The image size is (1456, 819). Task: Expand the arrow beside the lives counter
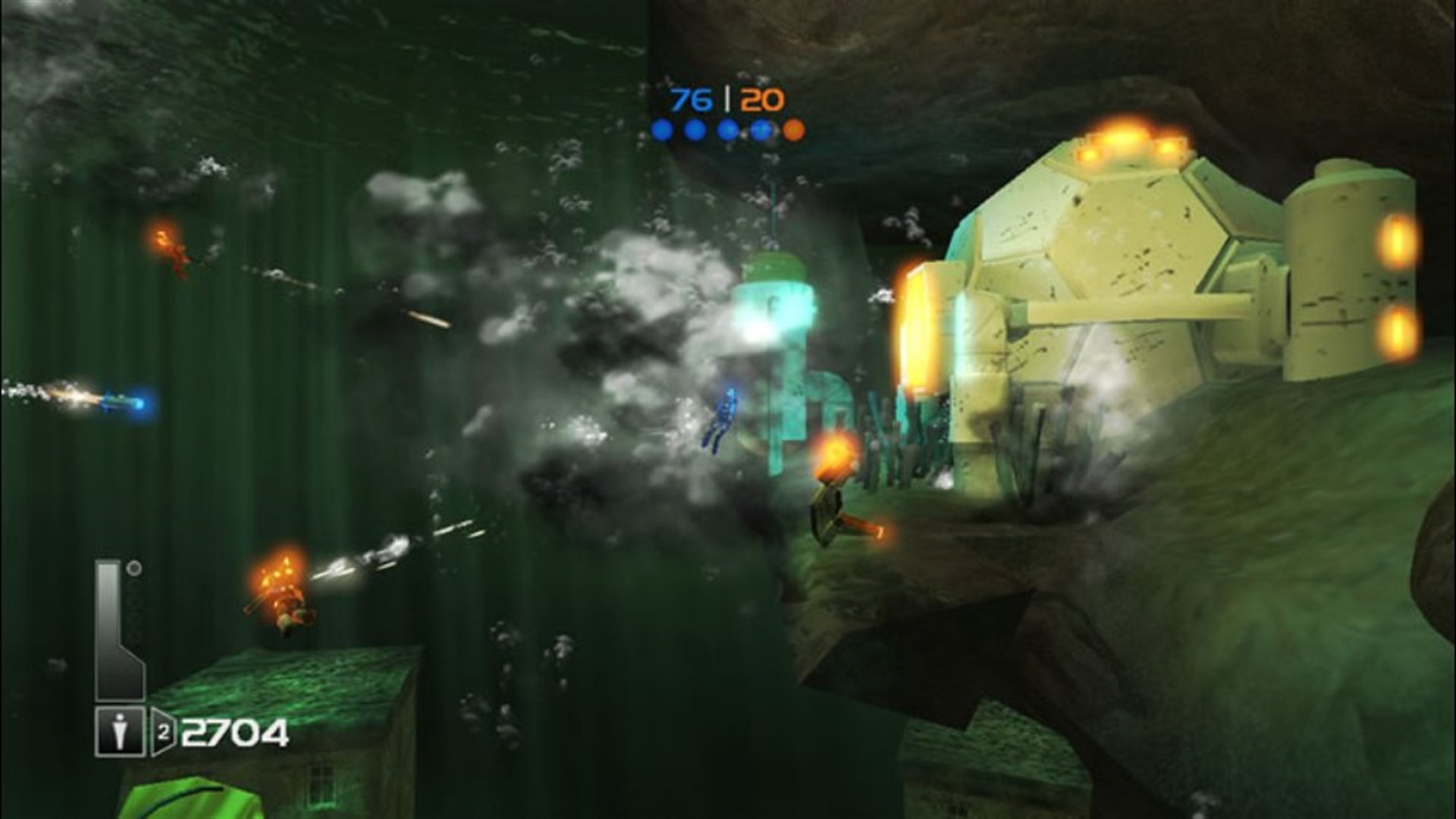163,730
